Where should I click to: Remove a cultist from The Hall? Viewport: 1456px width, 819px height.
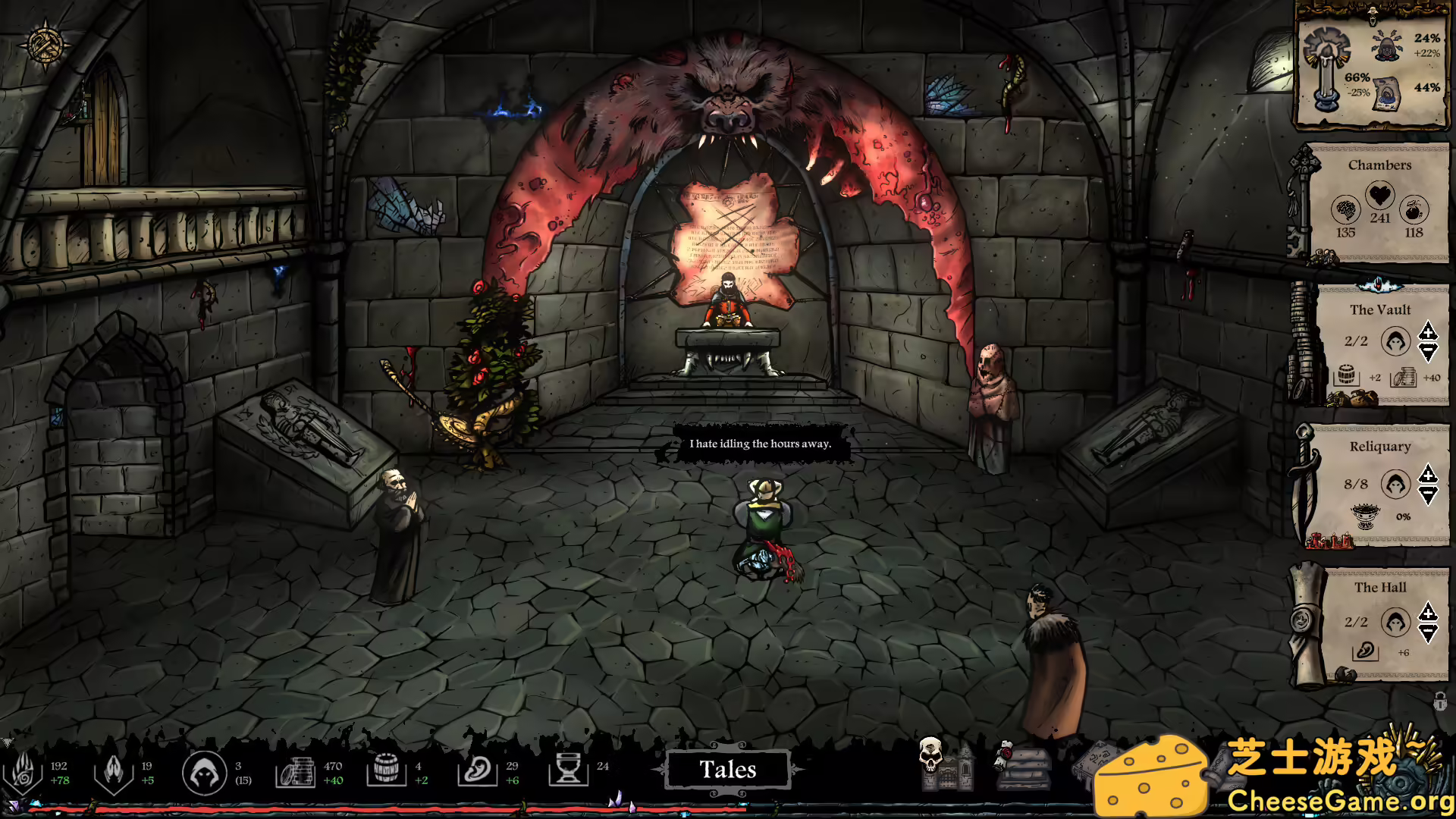click(1428, 633)
